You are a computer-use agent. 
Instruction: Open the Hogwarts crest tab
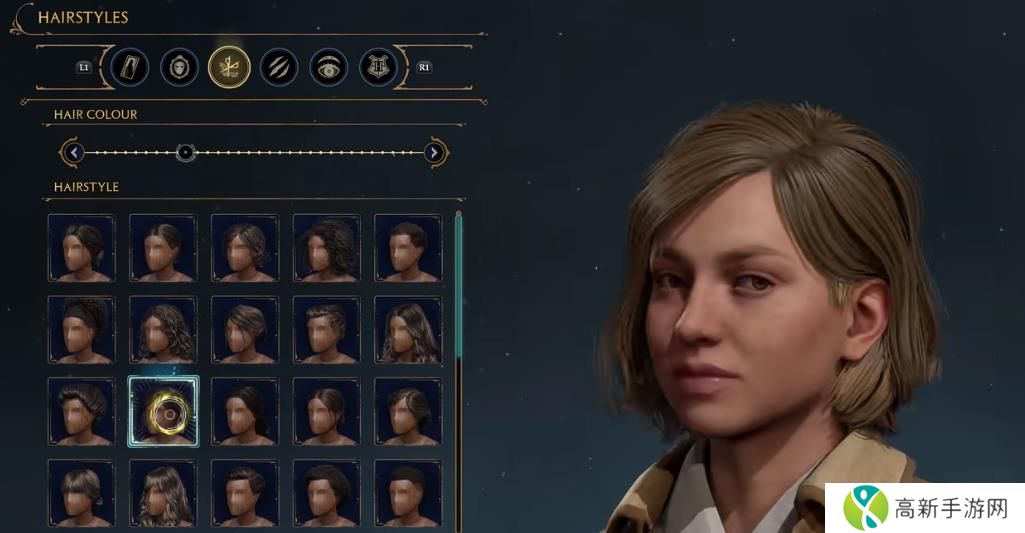[x=378, y=67]
